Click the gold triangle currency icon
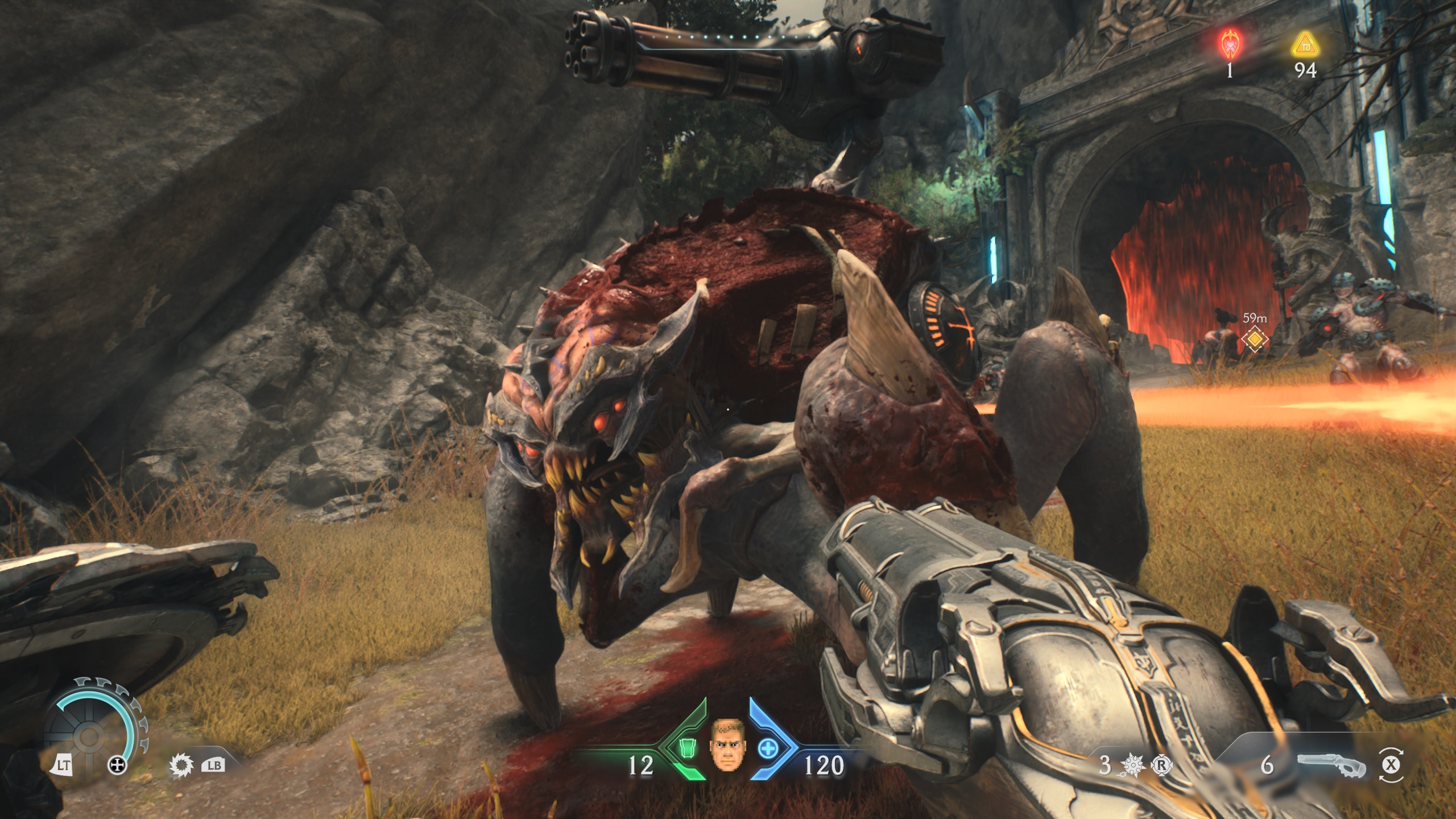Viewport: 1456px width, 819px height. pyautogui.click(x=1305, y=45)
